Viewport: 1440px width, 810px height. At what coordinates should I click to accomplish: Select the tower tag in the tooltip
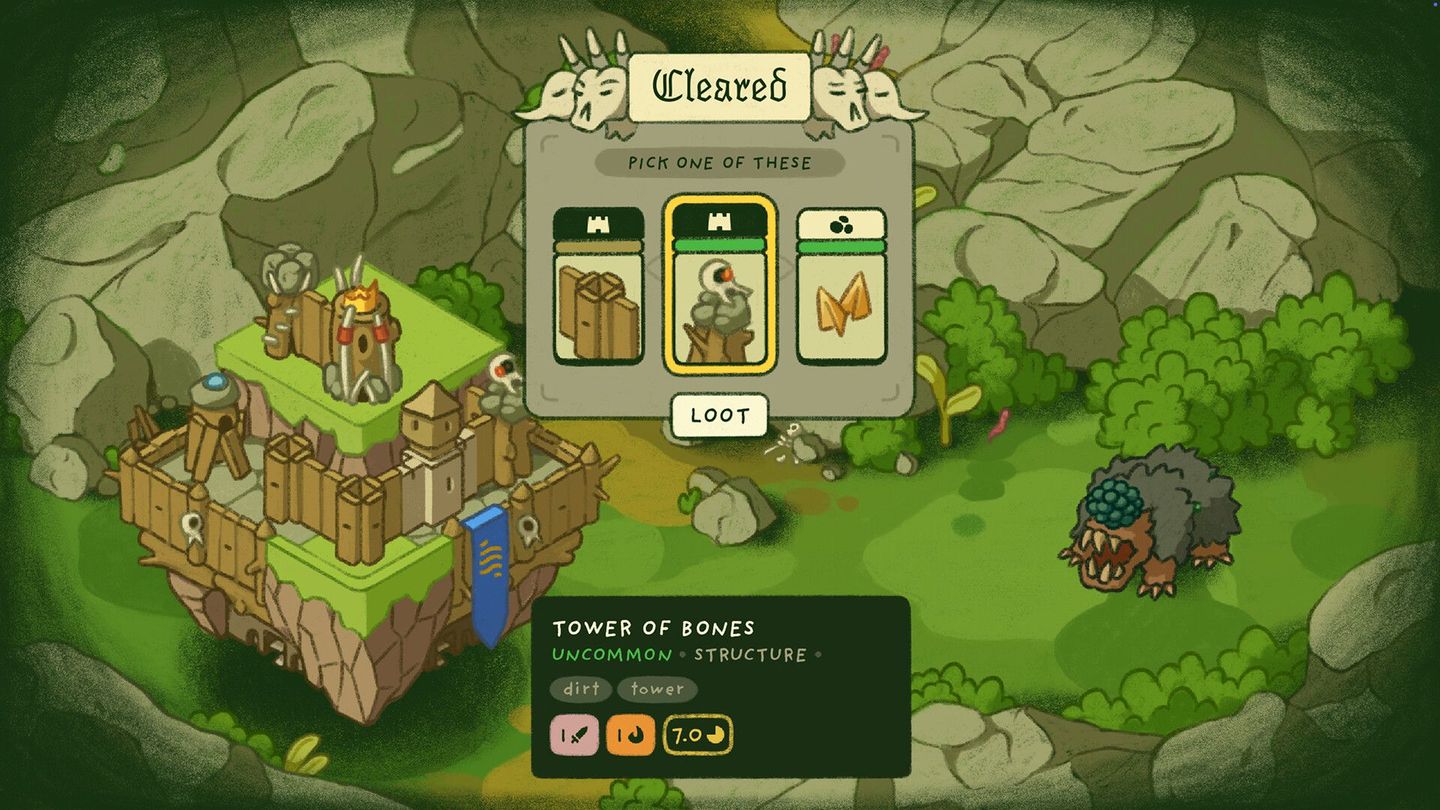pos(657,690)
